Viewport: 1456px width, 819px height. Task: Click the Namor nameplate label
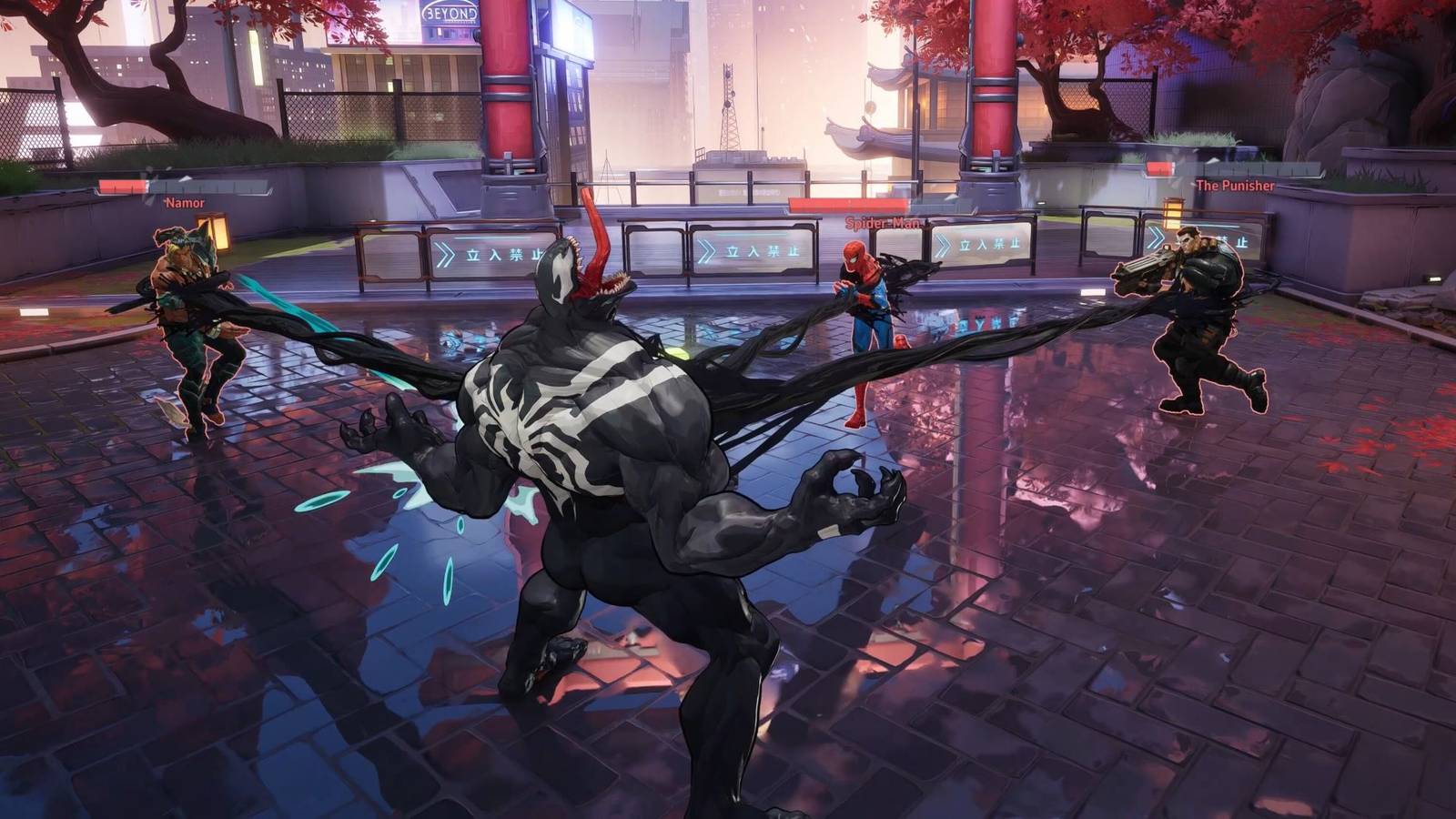click(x=186, y=201)
